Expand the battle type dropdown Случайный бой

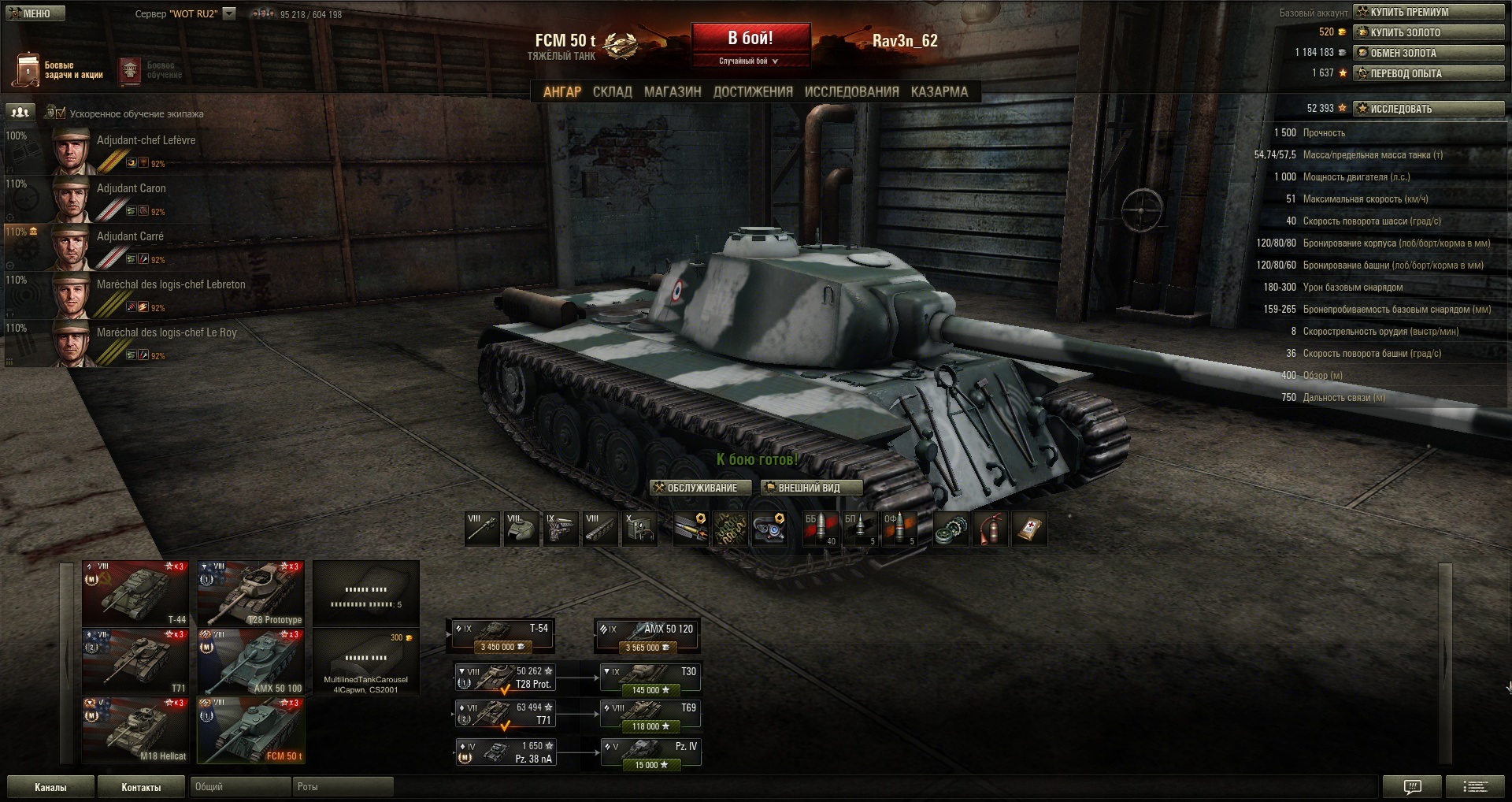pos(750,61)
